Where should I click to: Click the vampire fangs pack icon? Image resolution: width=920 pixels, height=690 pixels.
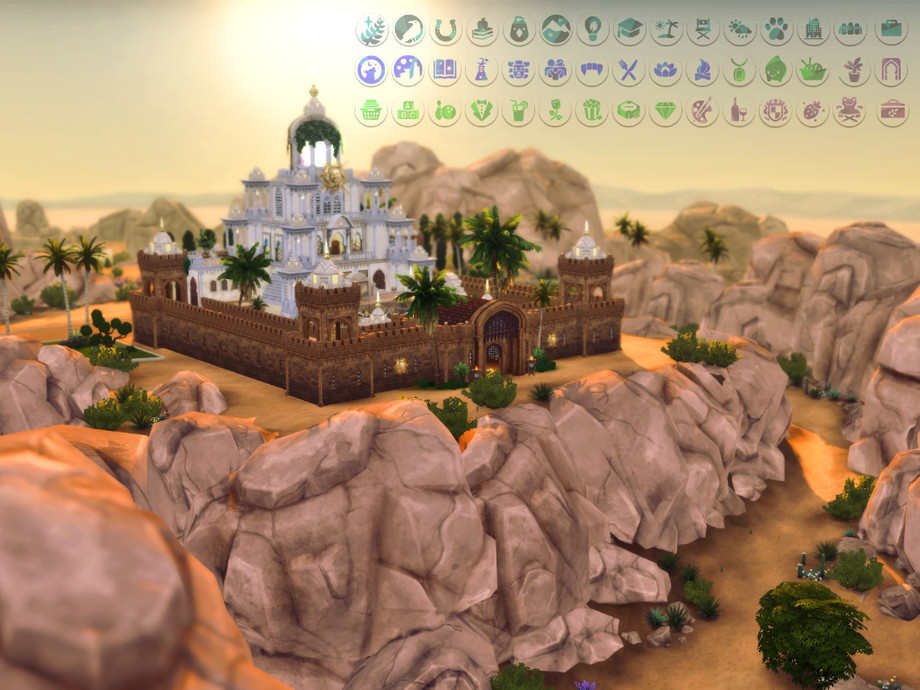tap(592, 70)
